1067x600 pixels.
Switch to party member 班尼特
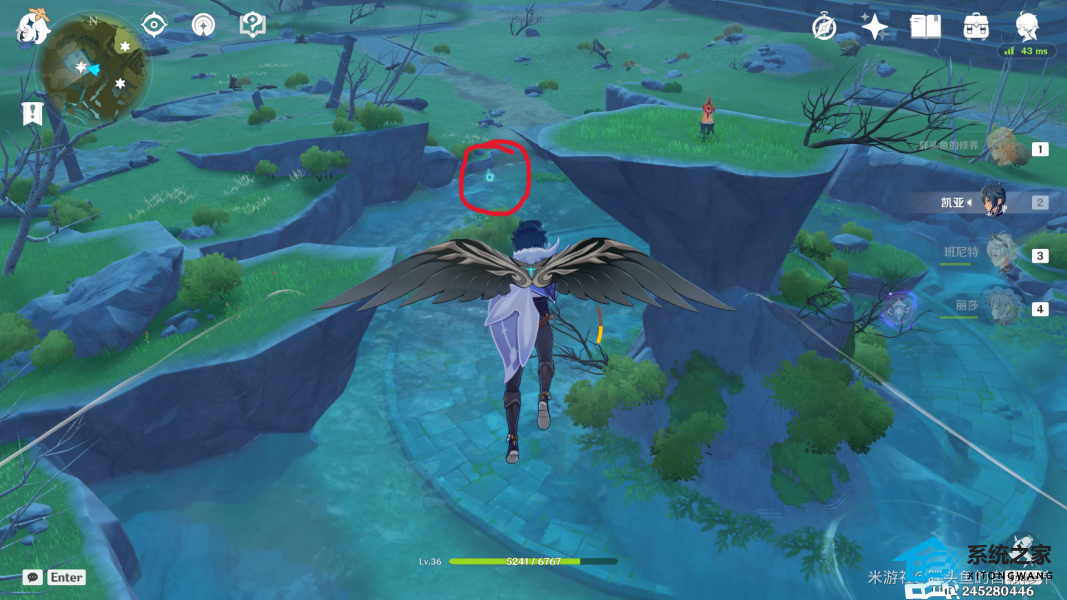click(1001, 255)
